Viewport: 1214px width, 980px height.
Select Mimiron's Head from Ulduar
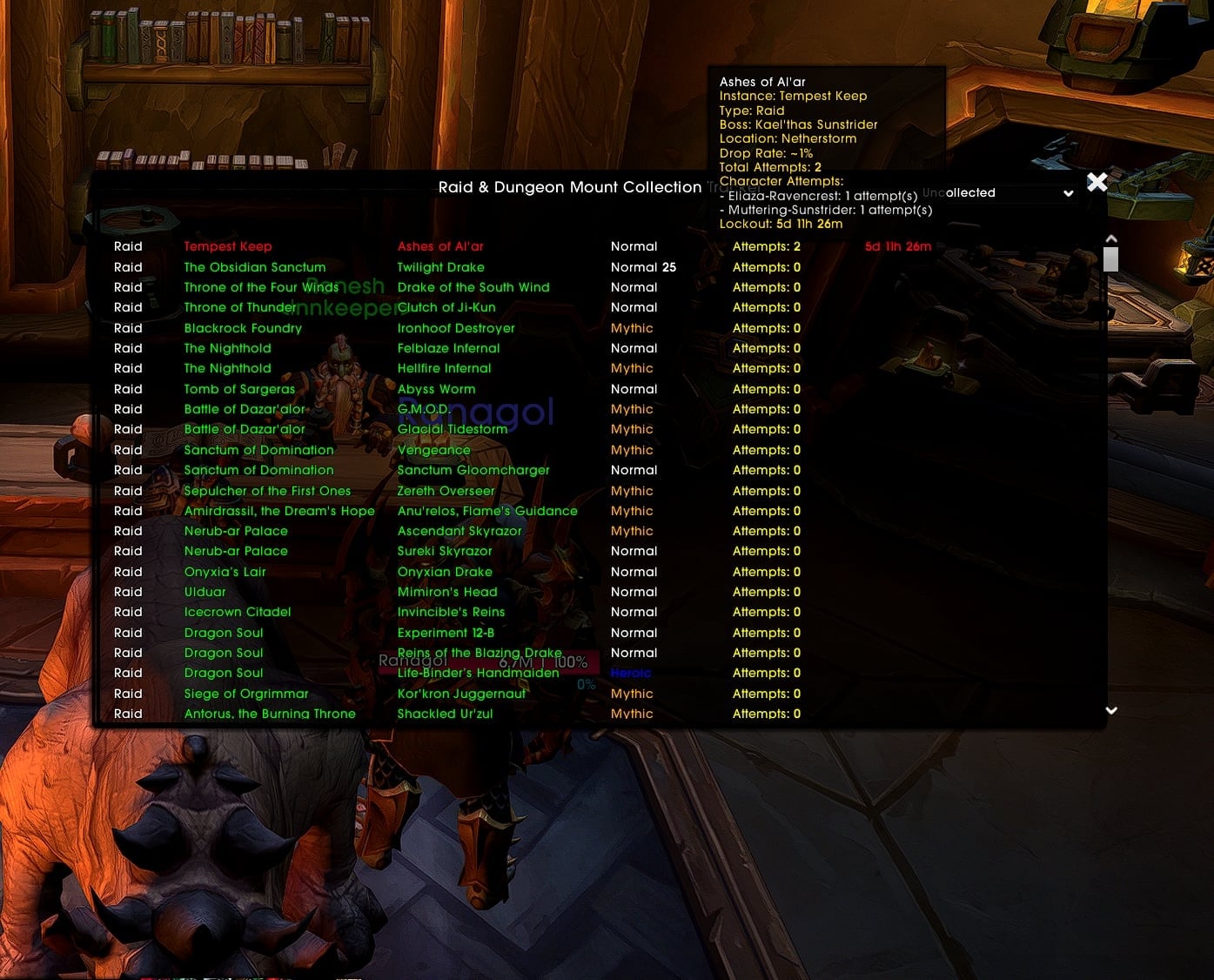pos(446,592)
